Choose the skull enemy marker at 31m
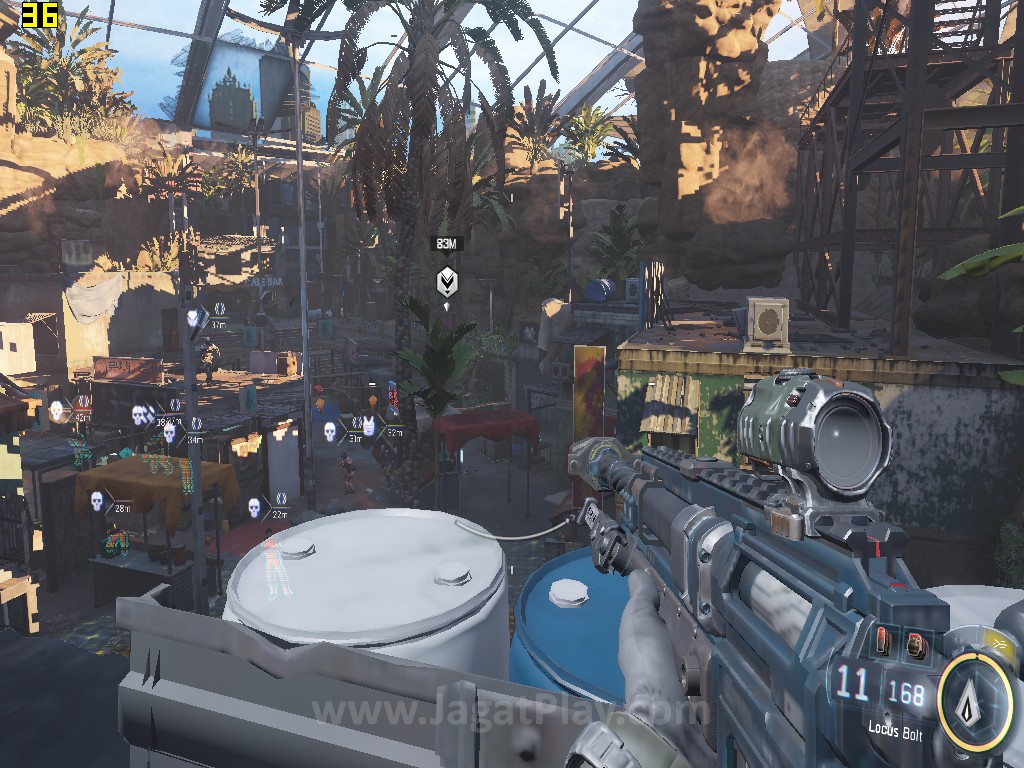 coord(329,431)
